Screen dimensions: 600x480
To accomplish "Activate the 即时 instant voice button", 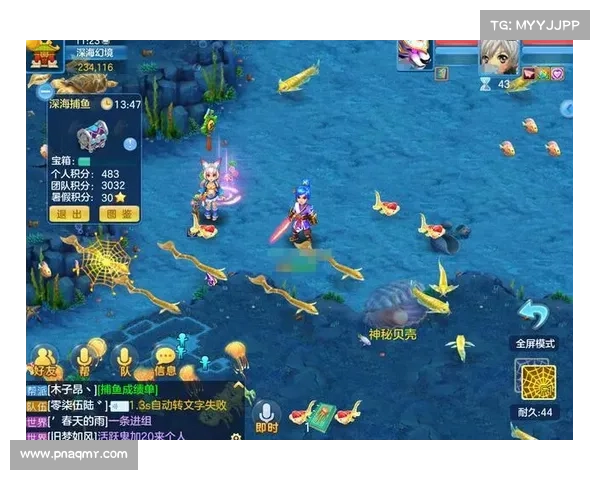I will tap(266, 418).
